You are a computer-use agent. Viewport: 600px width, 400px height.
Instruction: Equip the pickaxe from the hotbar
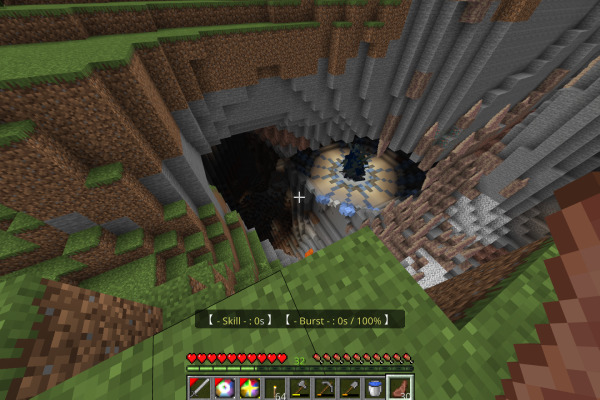tap(325, 387)
